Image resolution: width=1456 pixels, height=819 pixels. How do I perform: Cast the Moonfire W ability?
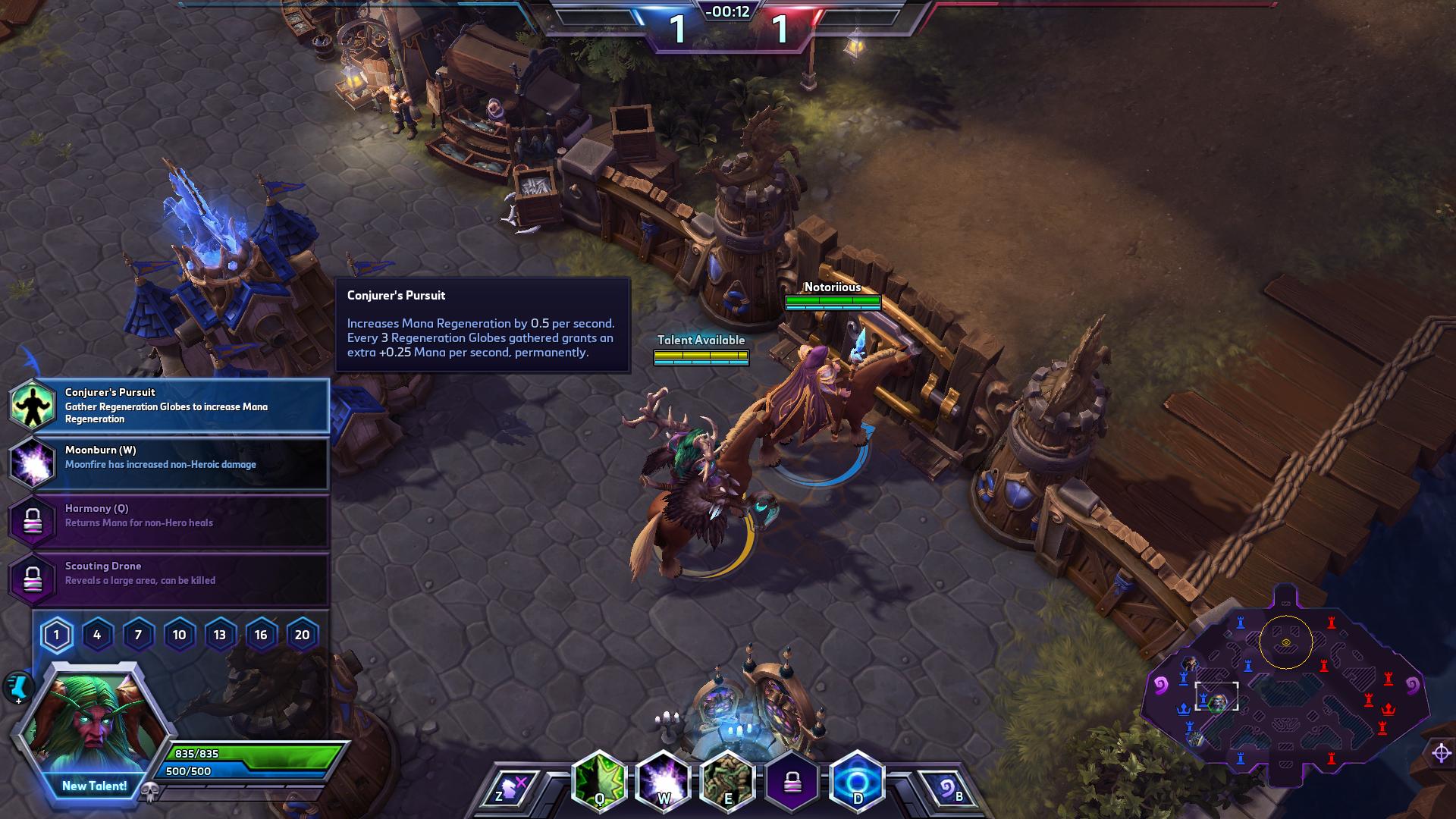664,781
